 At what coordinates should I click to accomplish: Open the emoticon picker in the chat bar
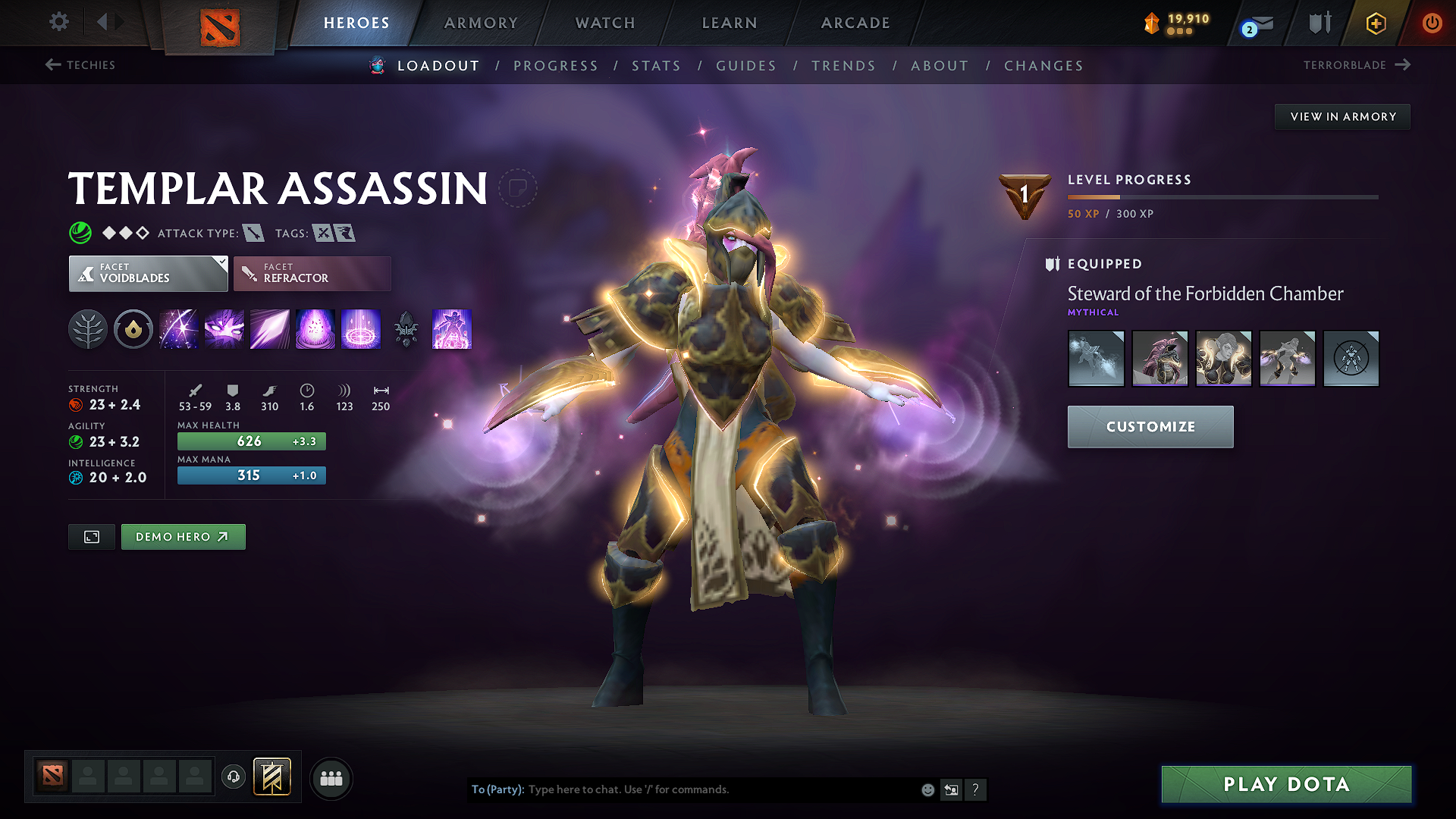click(x=927, y=789)
